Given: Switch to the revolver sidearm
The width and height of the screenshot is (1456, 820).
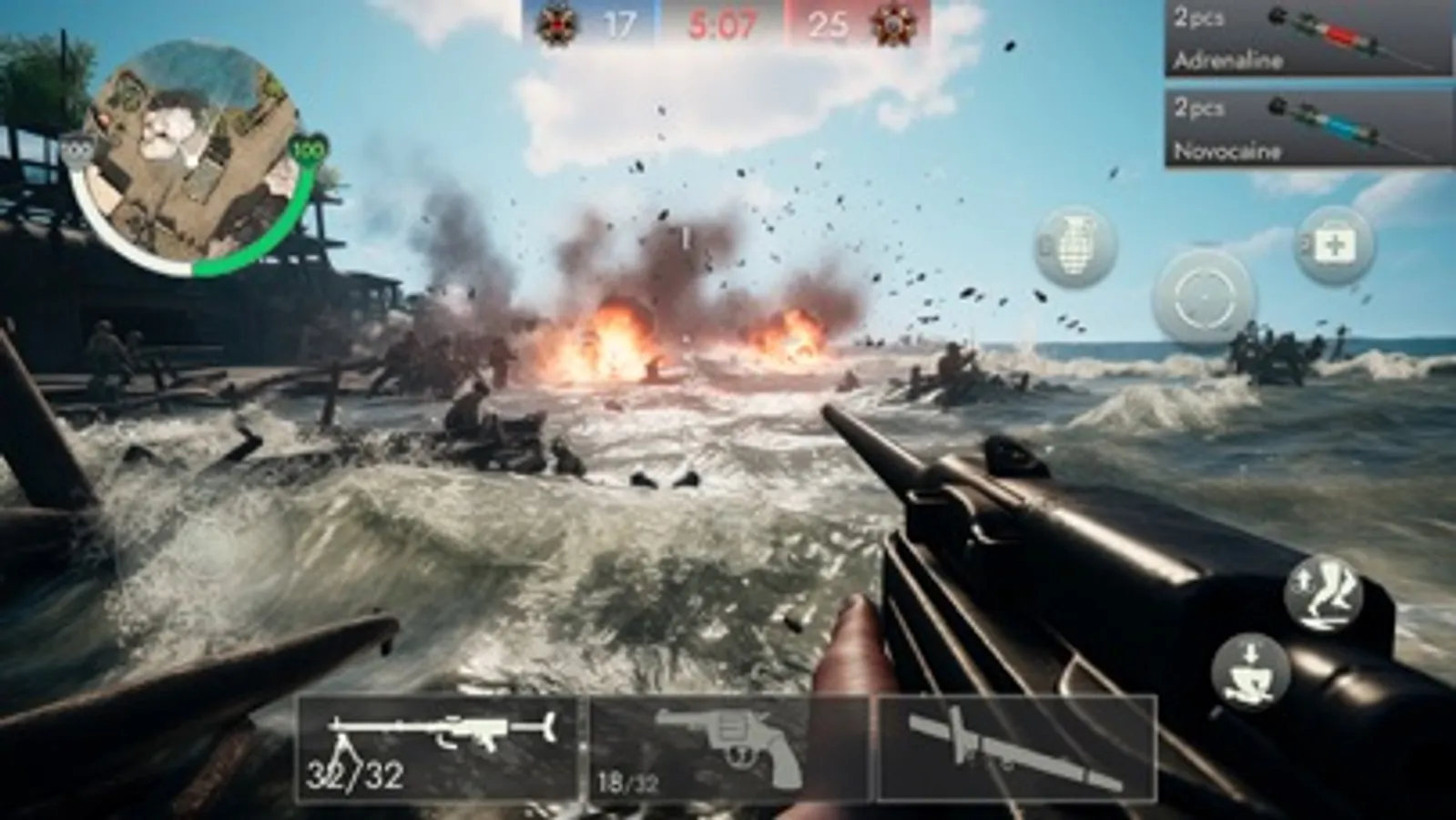Looking at the screenshot, I should tap(728, 743).
